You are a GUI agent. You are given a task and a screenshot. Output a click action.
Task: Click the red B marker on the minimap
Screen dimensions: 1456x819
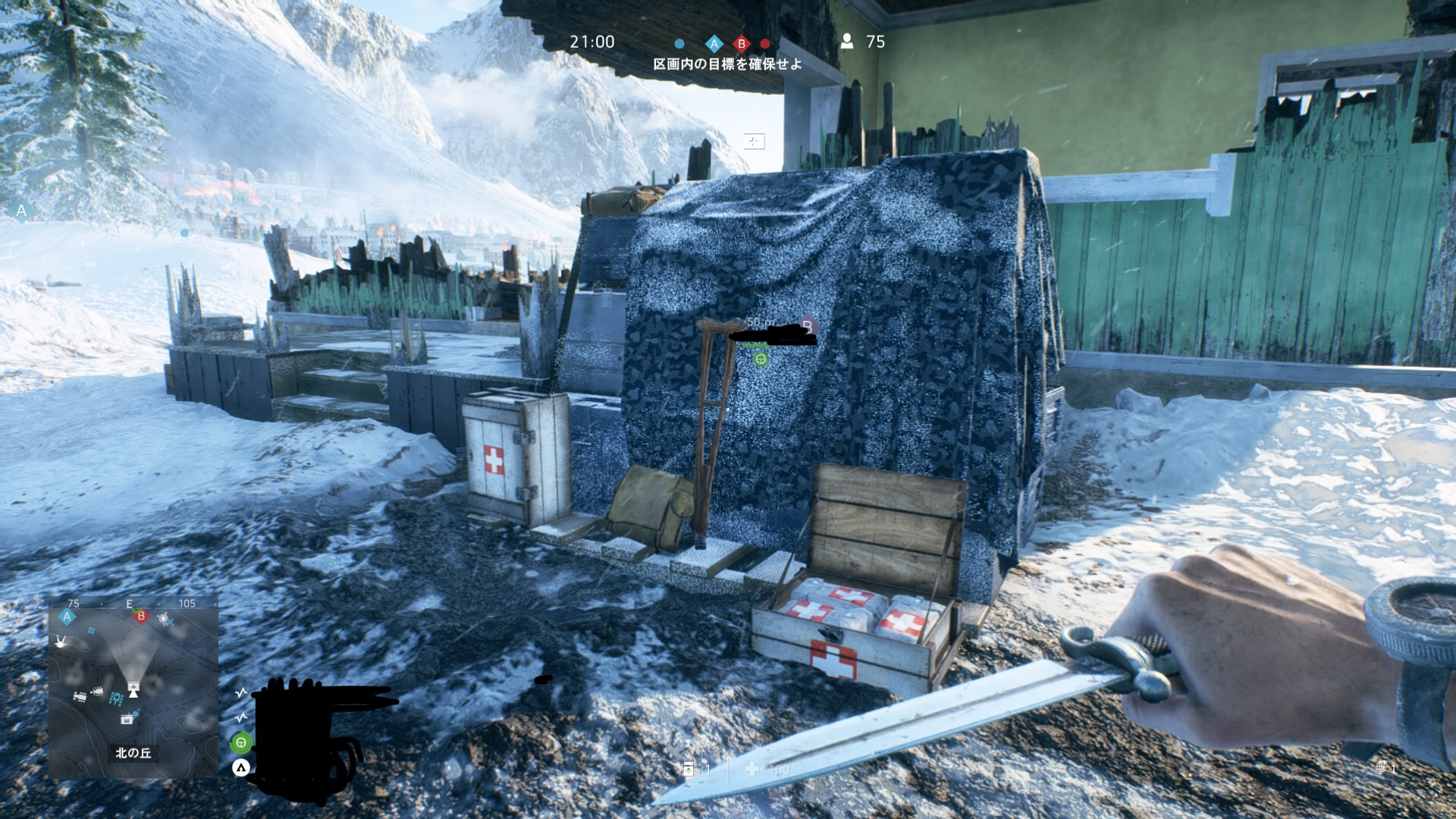pos(141,617)
